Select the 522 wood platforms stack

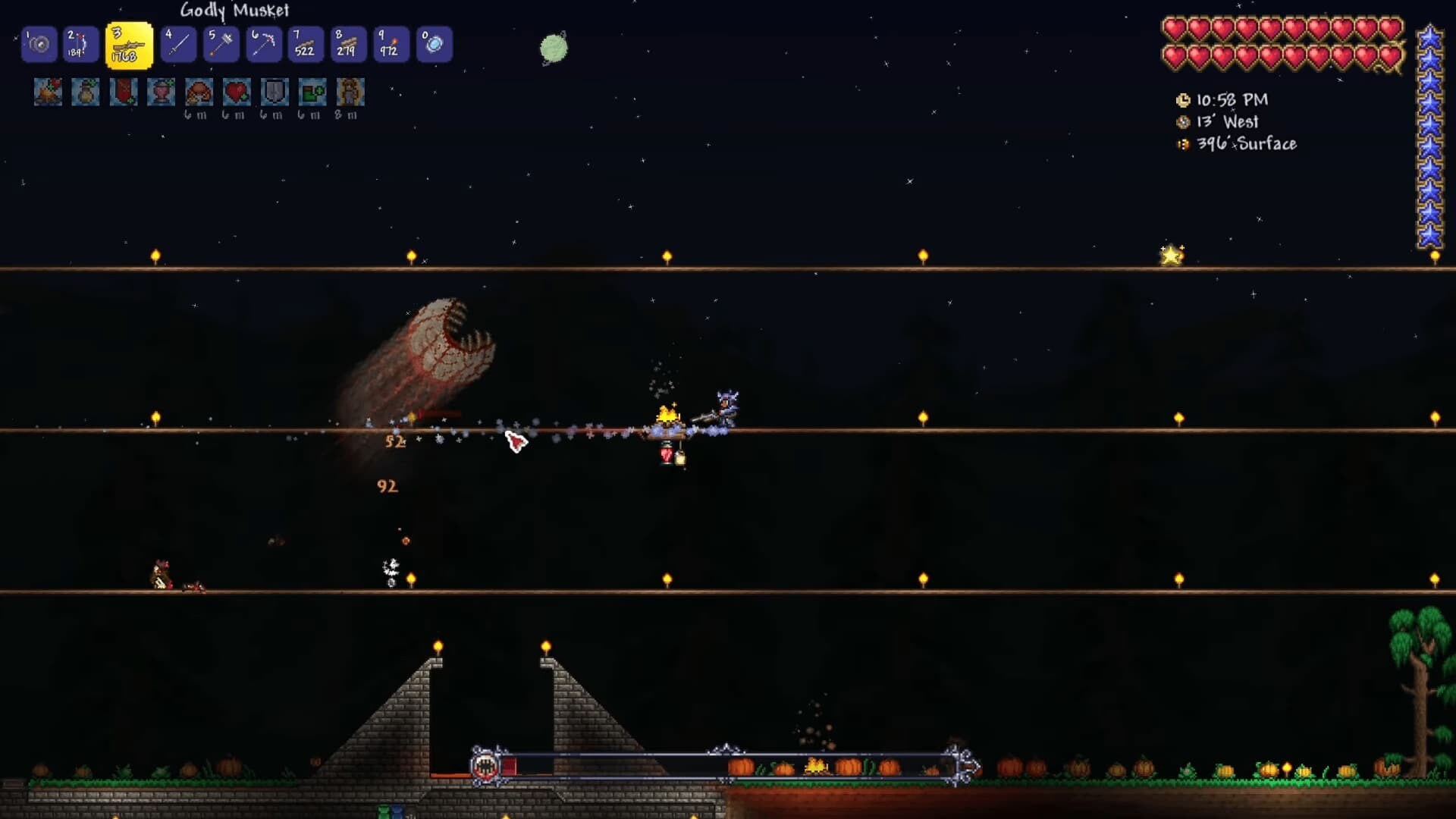[306, 45]
